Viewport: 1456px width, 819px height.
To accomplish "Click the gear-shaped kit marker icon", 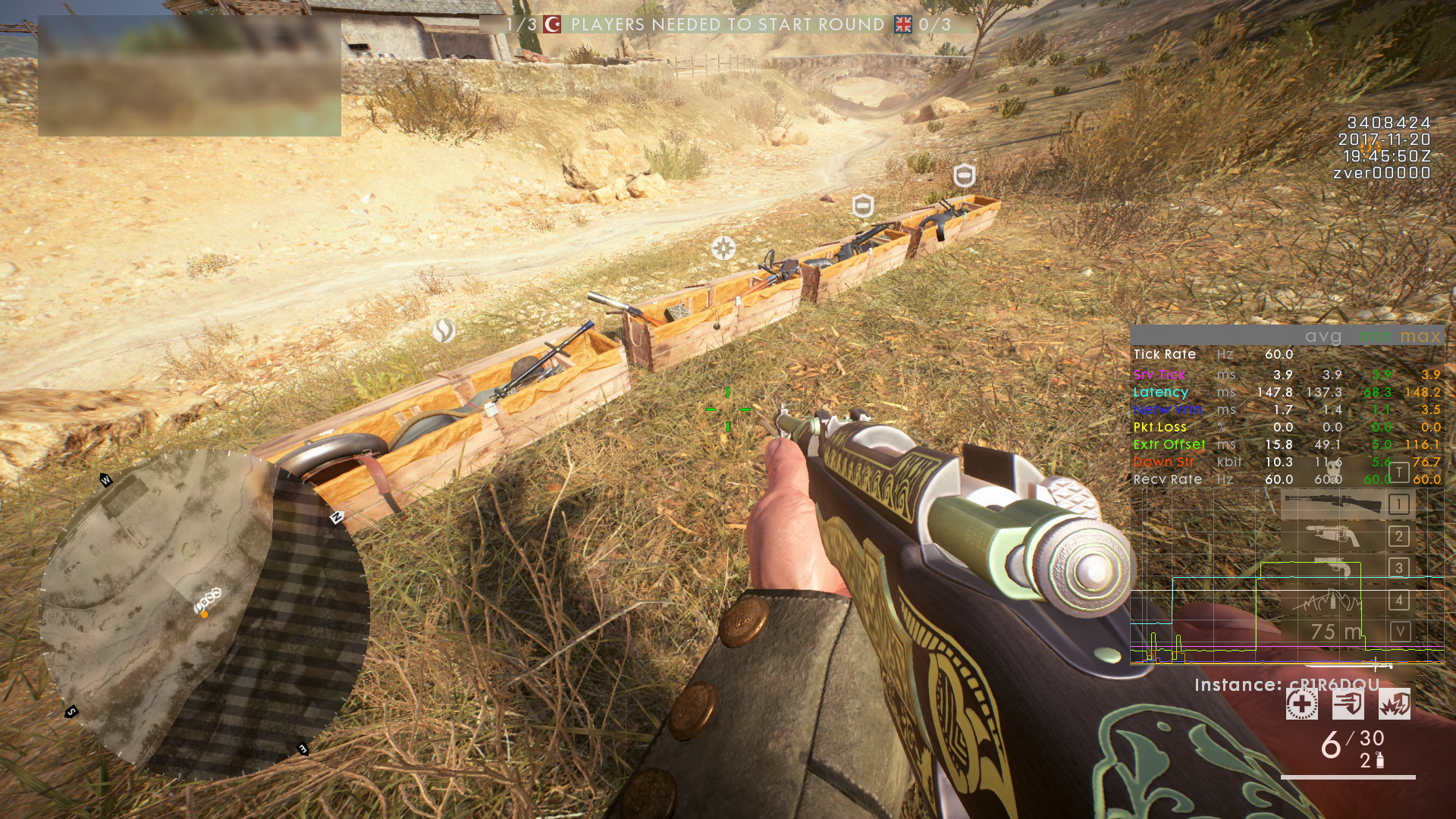I will tap(723, 248).
